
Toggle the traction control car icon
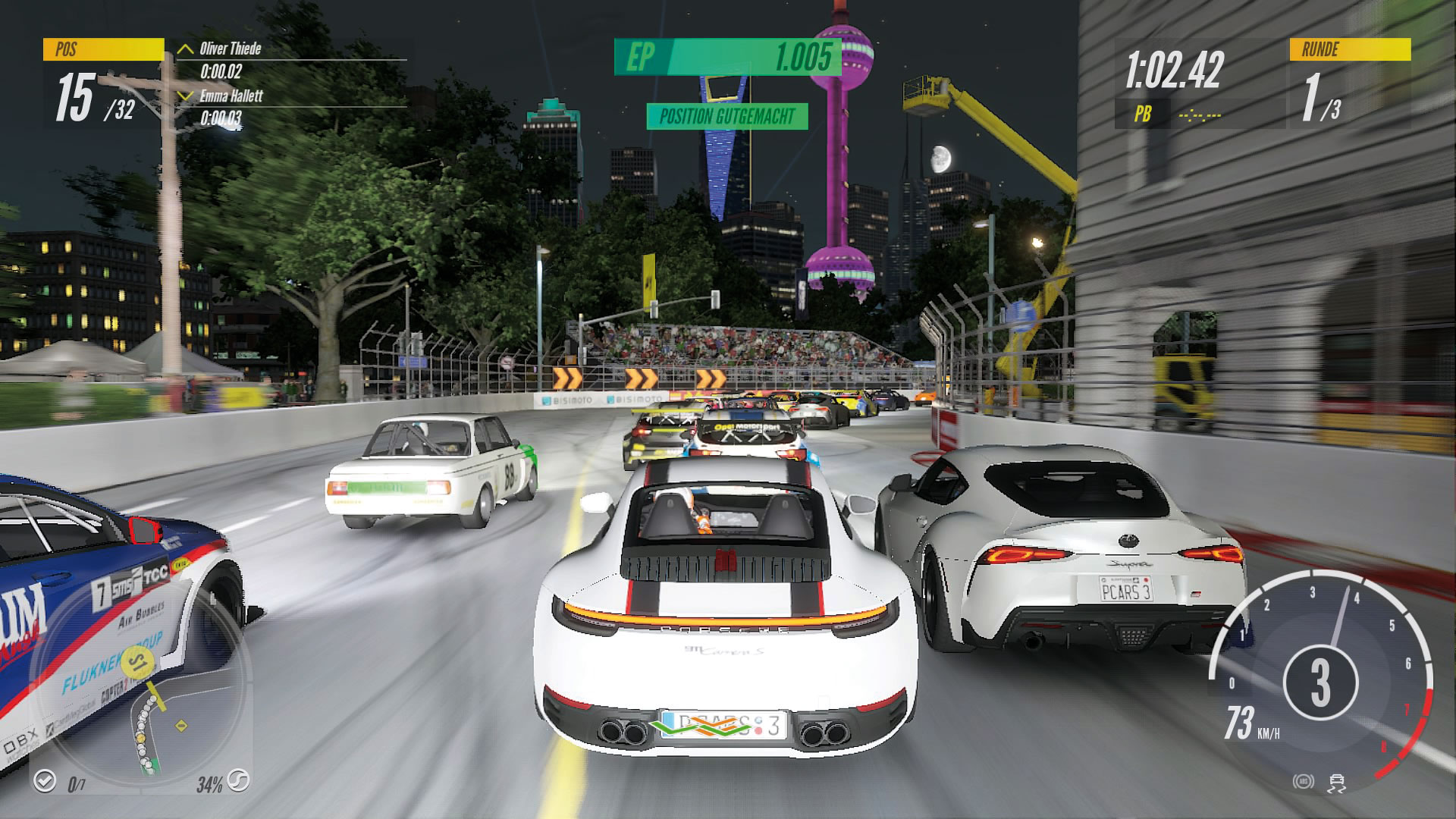coord(1336,783)
